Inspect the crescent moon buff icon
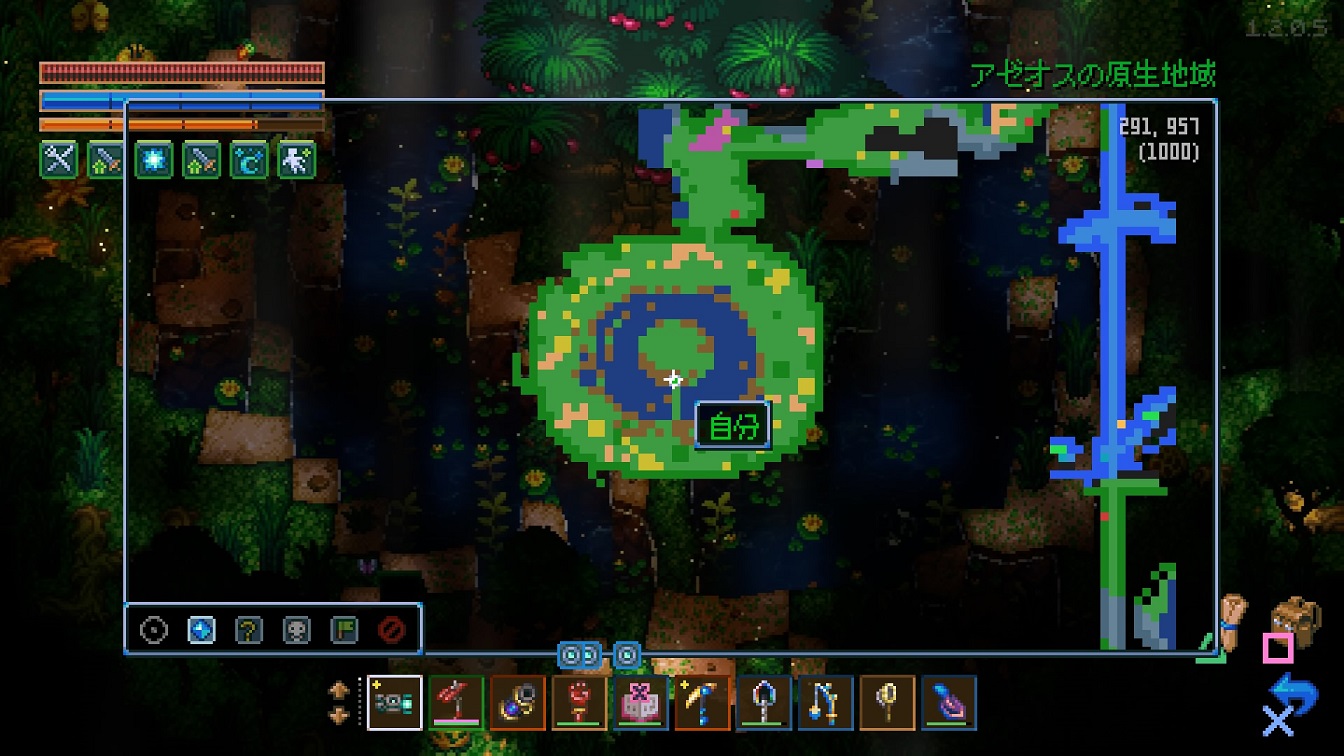Image resolution: width=1344 pixels, height=756 pixels. [x=249, y=159]
